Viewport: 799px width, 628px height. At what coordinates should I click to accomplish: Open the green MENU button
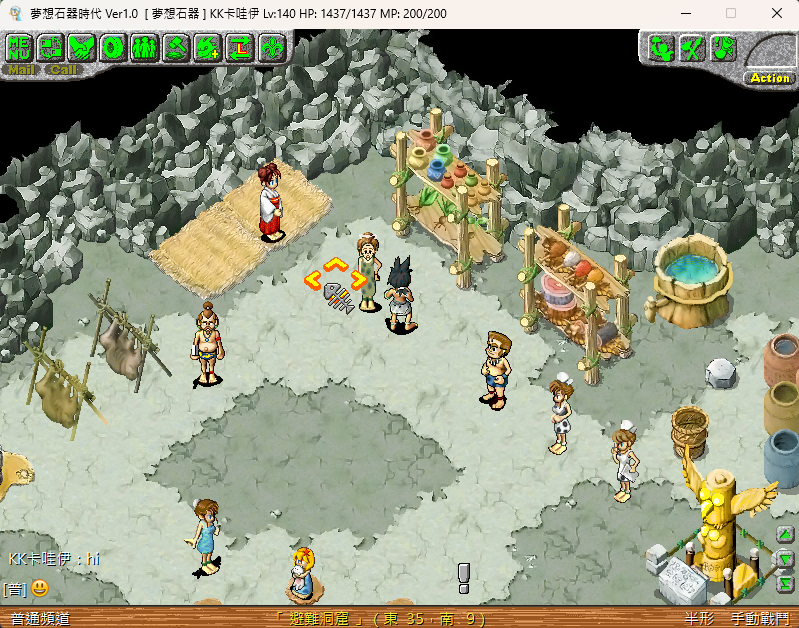tap(19, 46)
